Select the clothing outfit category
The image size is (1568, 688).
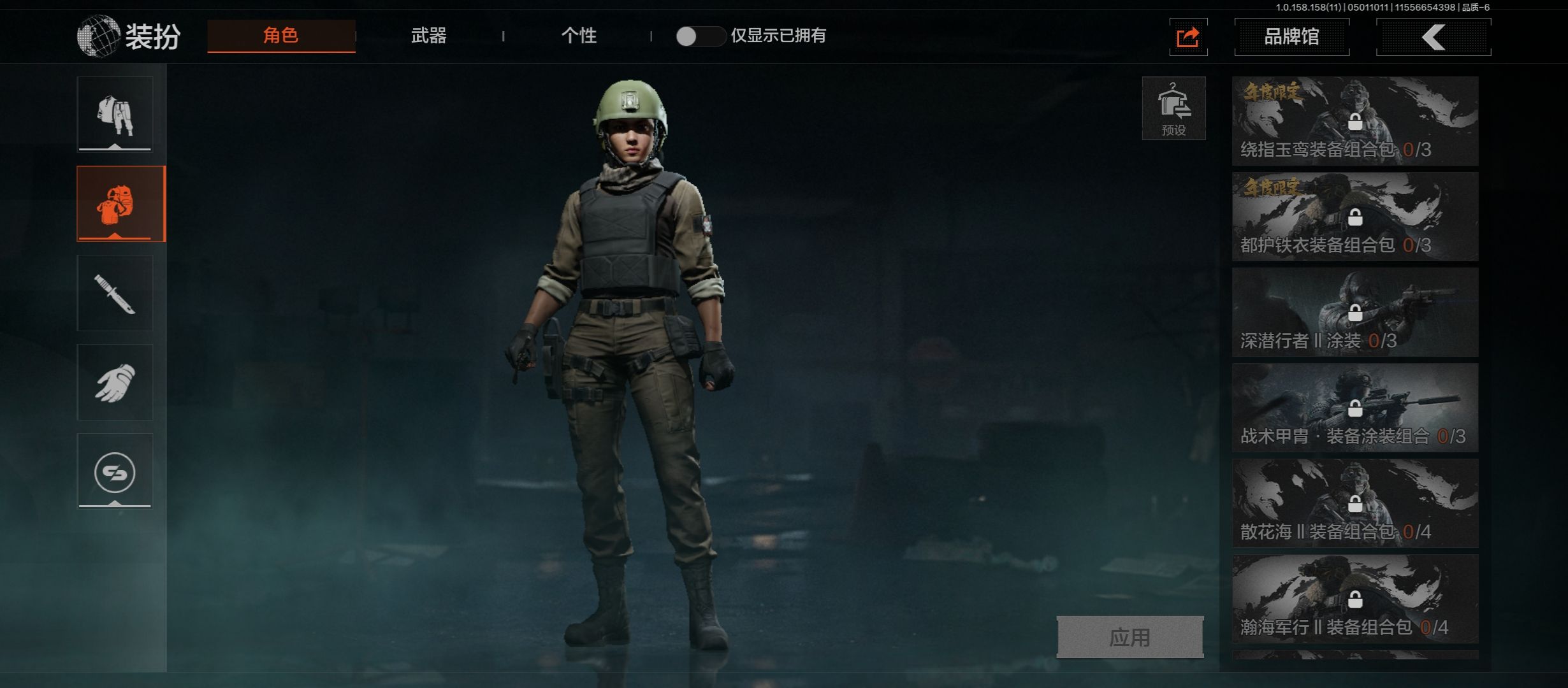pyautogui.click(x=115, y=115)
